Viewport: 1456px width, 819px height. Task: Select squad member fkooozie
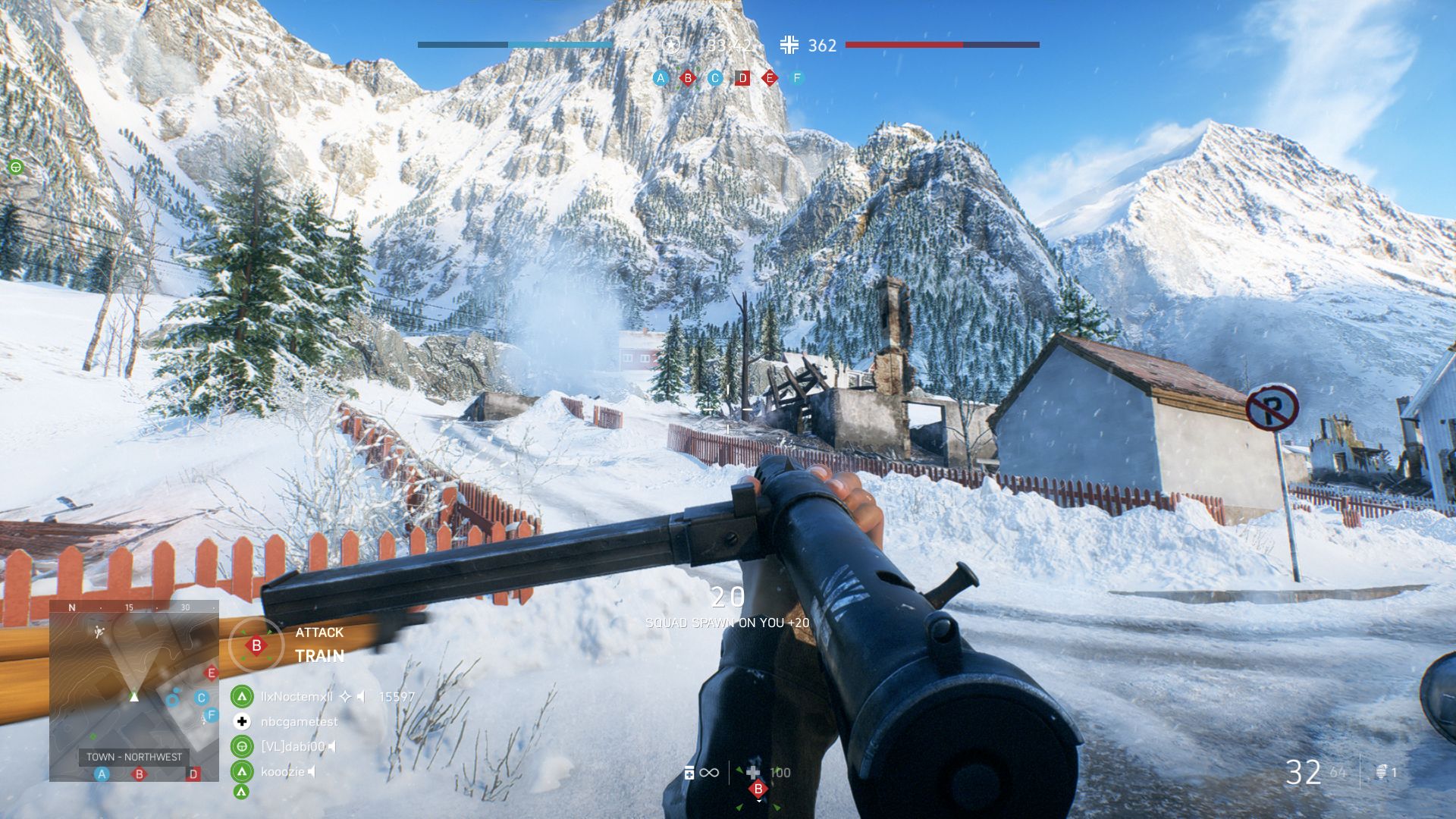pyautogui.click(x=282, y=771)
